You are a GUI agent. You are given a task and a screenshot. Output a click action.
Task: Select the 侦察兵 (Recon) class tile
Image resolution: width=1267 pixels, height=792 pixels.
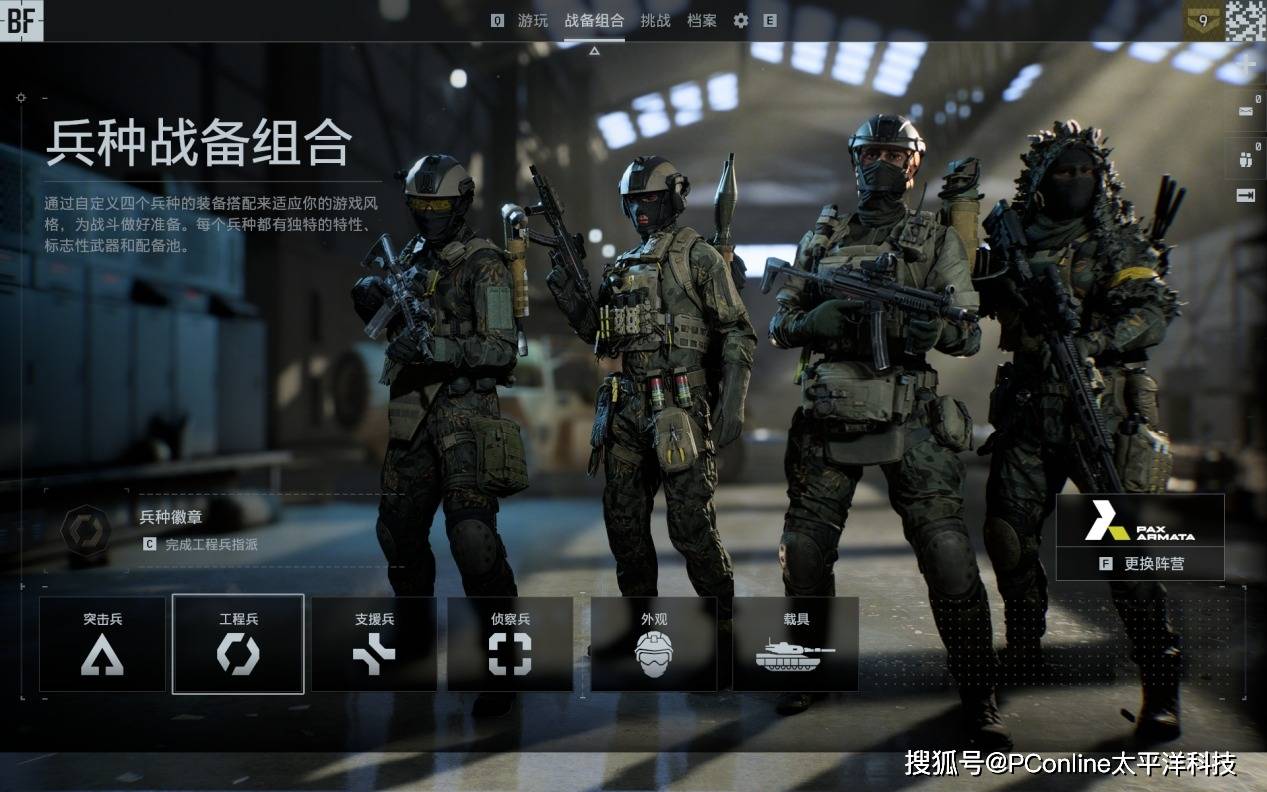tap(510, 644)
